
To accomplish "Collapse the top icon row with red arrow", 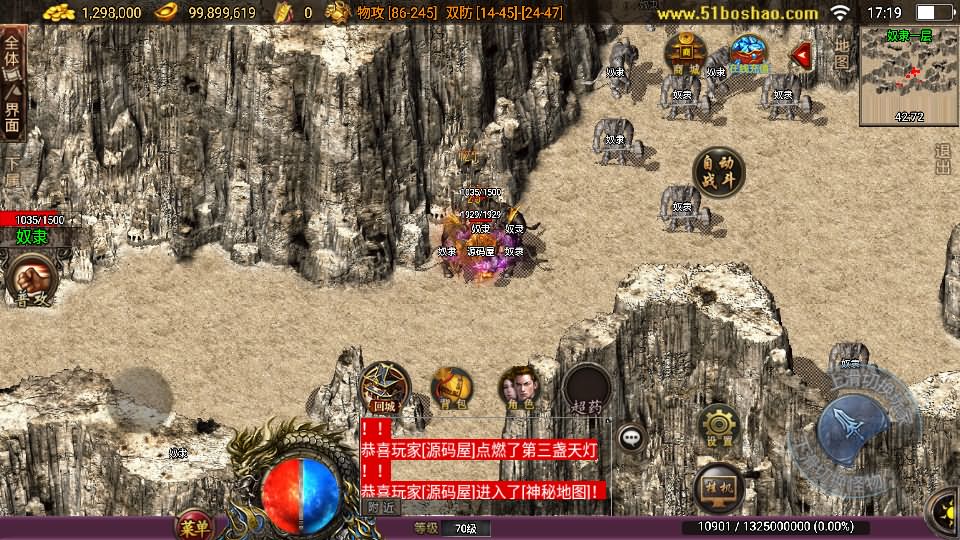I will (x=801, y=54).
